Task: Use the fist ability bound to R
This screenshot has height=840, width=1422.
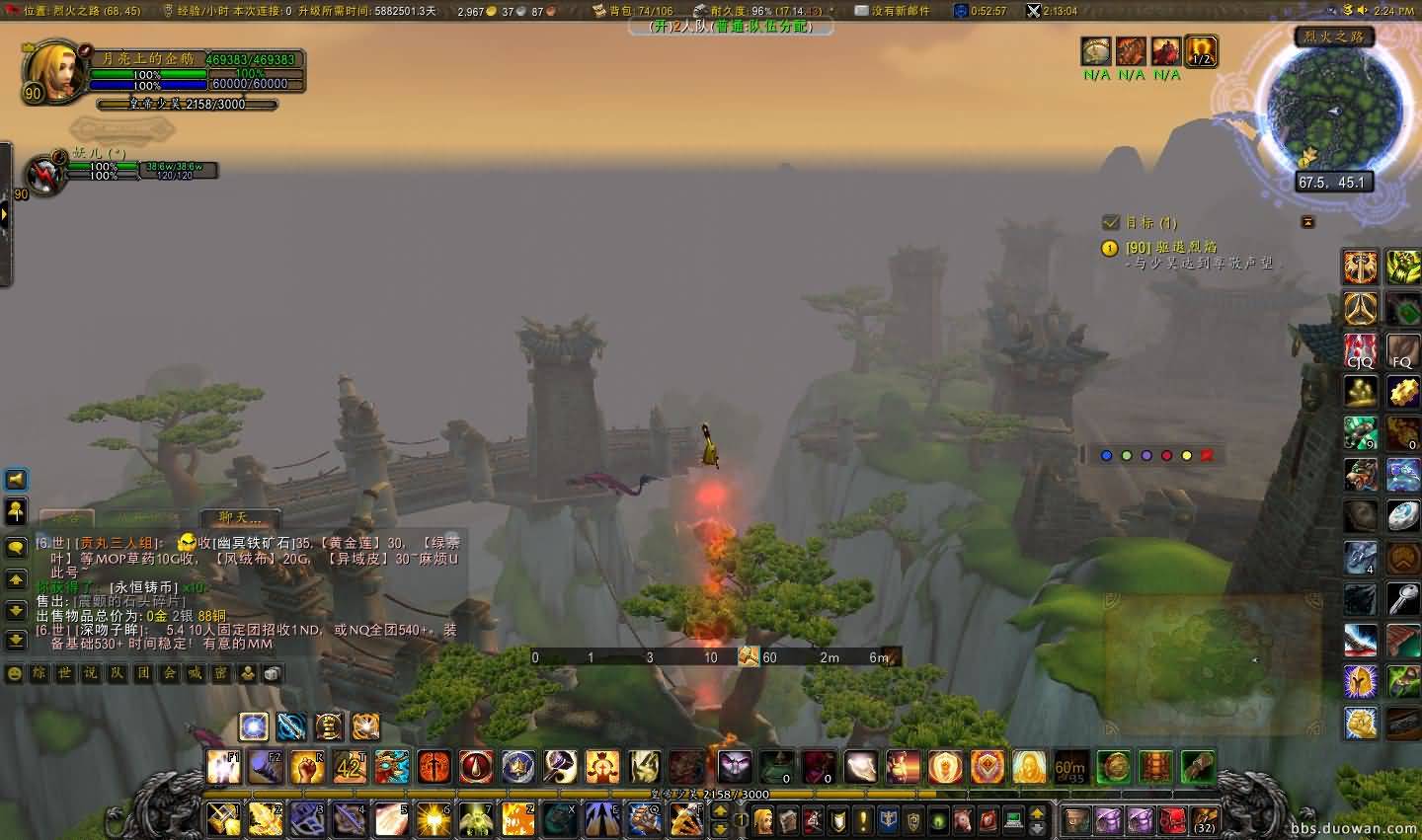Action: coord(307,767)
